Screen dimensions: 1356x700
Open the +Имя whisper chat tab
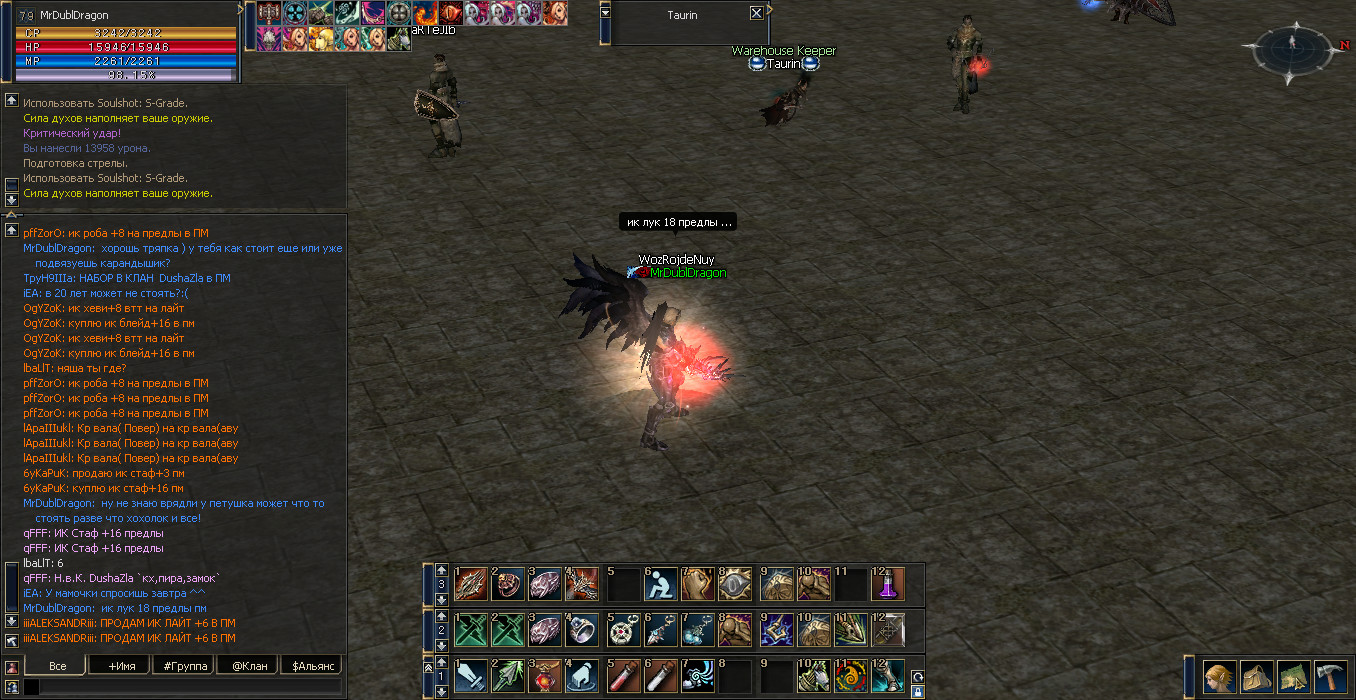point(119,666)
